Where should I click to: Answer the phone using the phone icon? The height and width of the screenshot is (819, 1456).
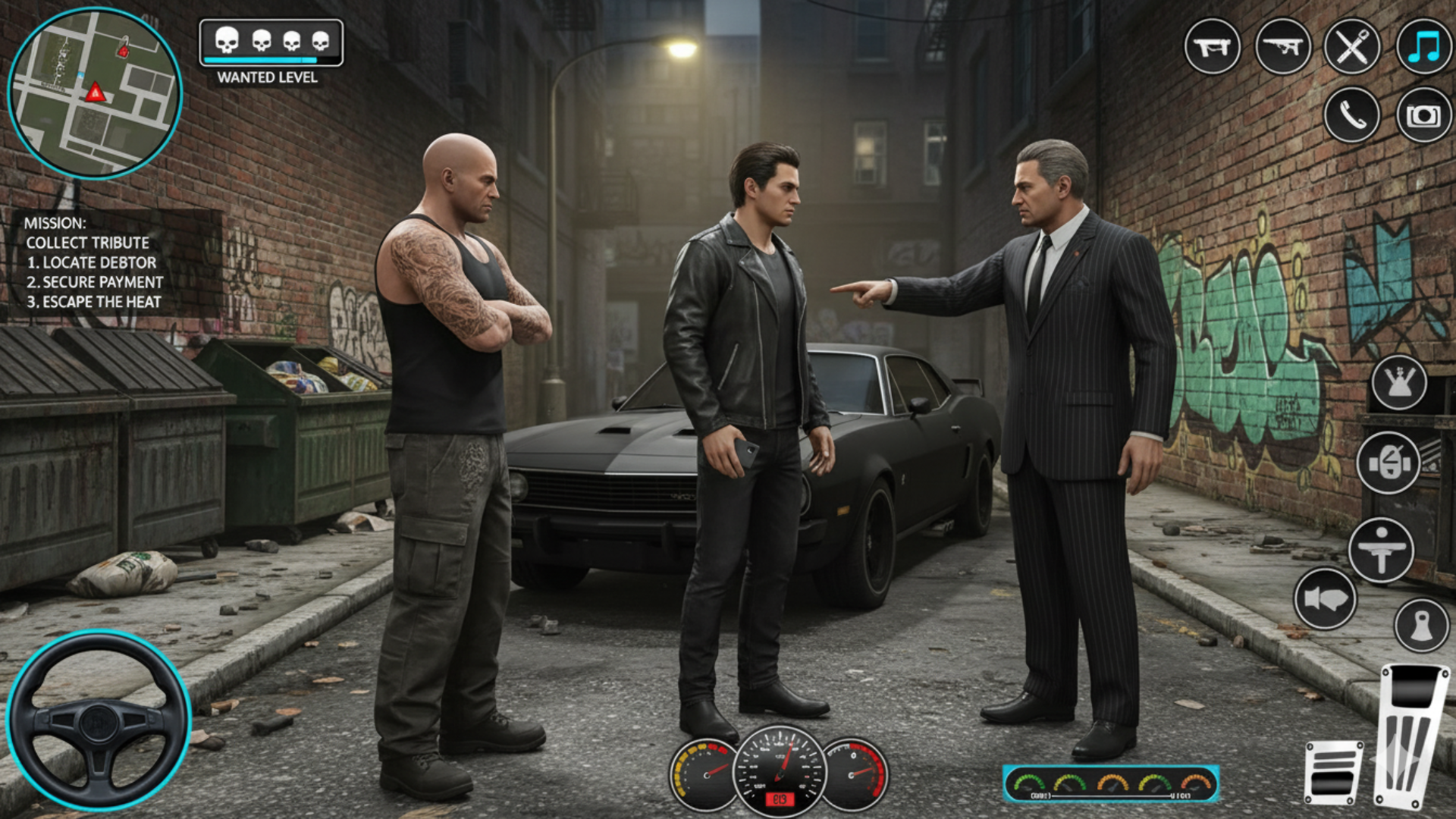[x=1354, y=115]
